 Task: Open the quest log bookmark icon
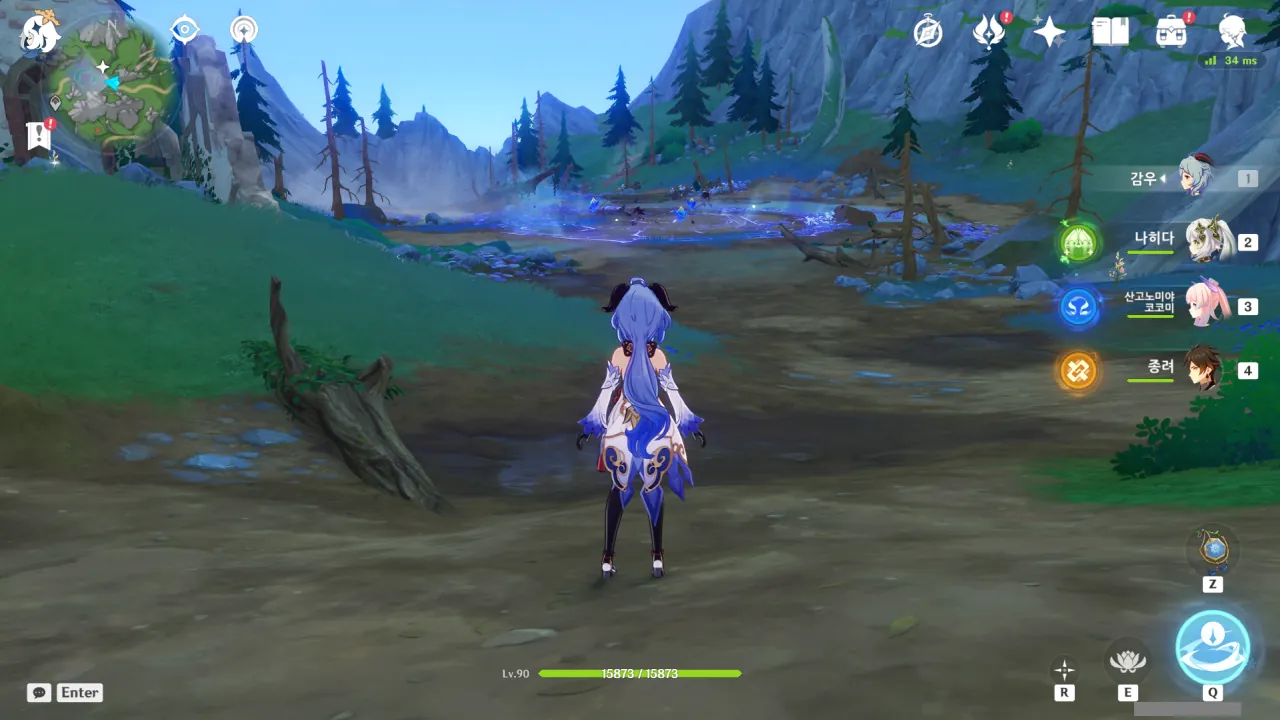39,136
